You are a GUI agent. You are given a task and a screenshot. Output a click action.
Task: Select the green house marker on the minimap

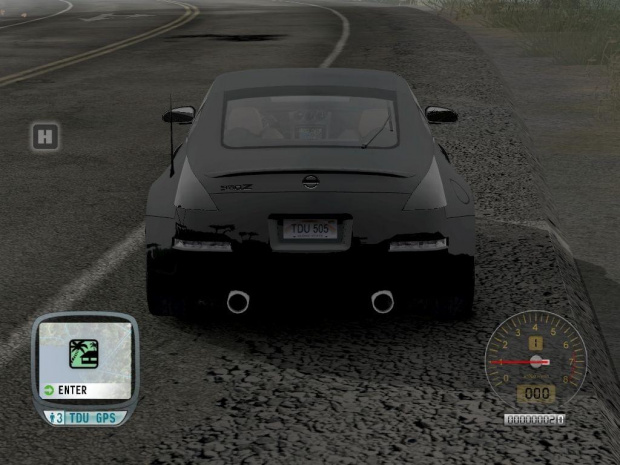[83, 354]
